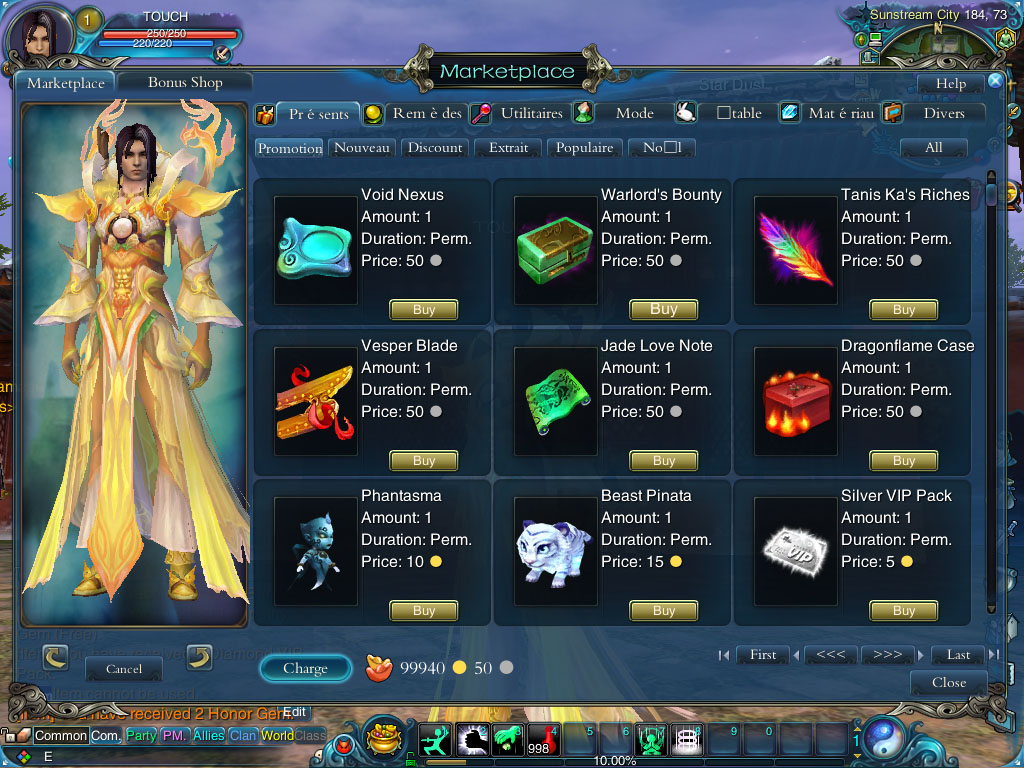Go to the Last page
The height and width of the screenshot is (768, 1024).
958,655
